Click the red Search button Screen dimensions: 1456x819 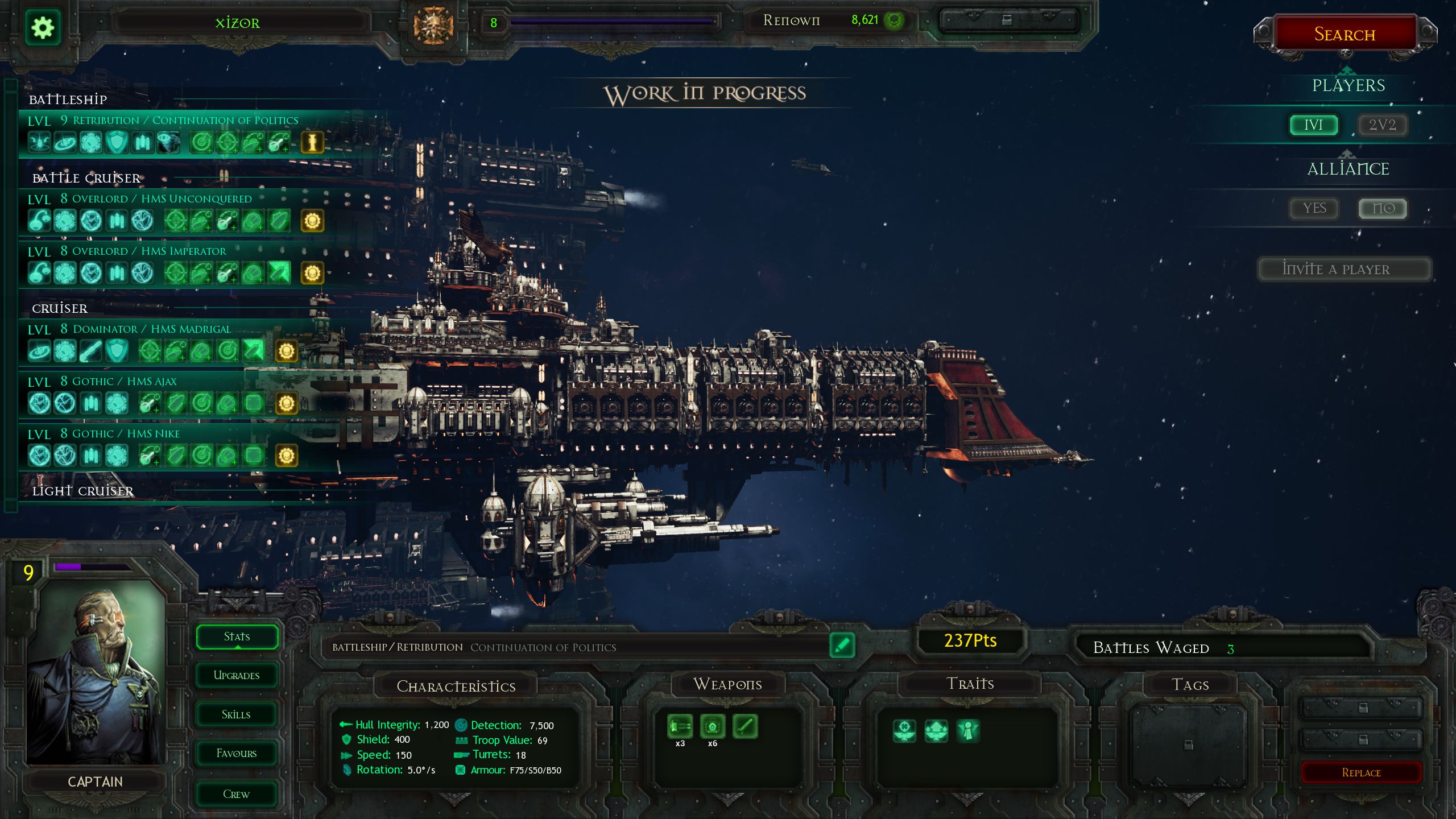1345,35
